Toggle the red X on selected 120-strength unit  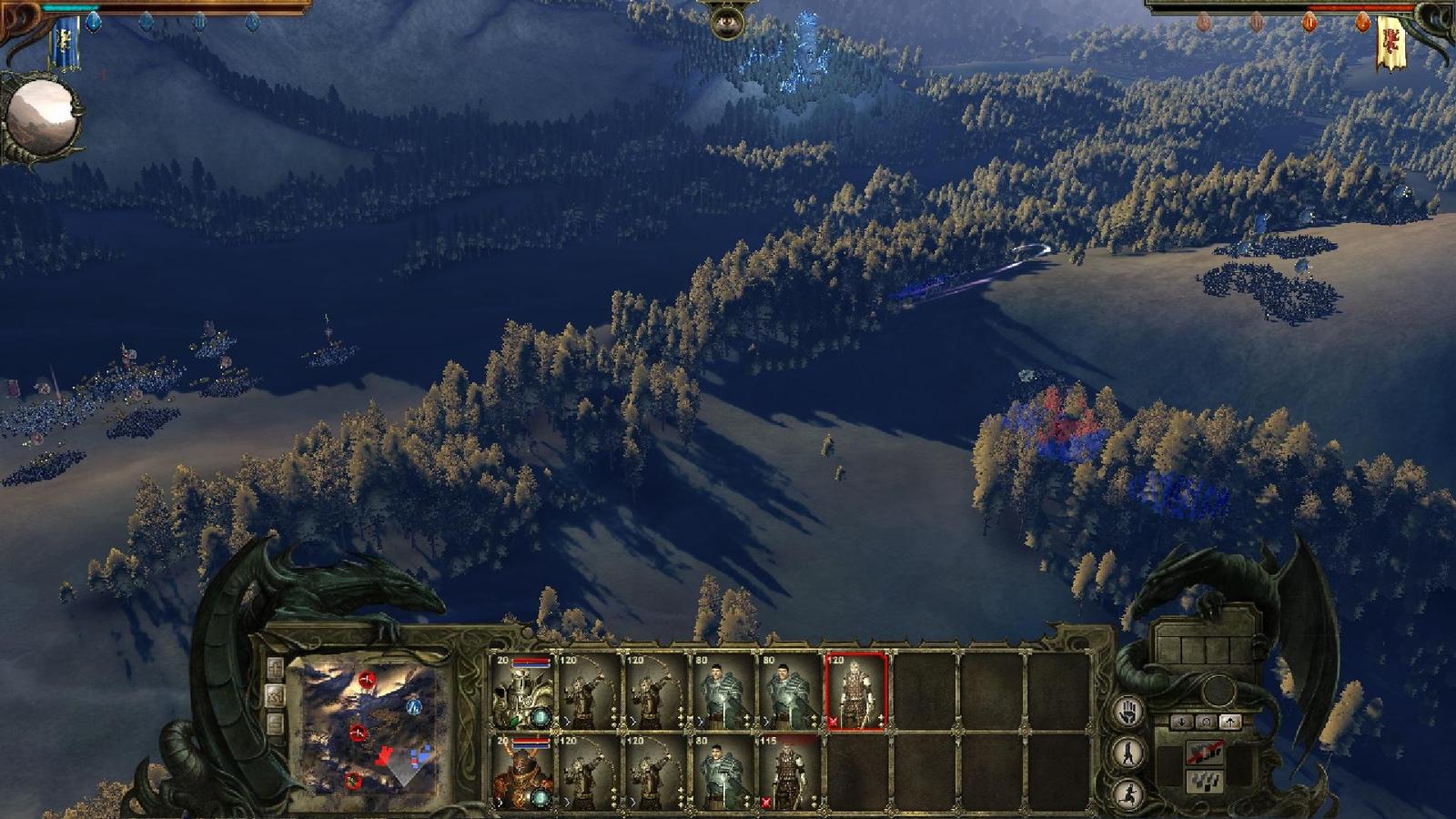point(833,722)
